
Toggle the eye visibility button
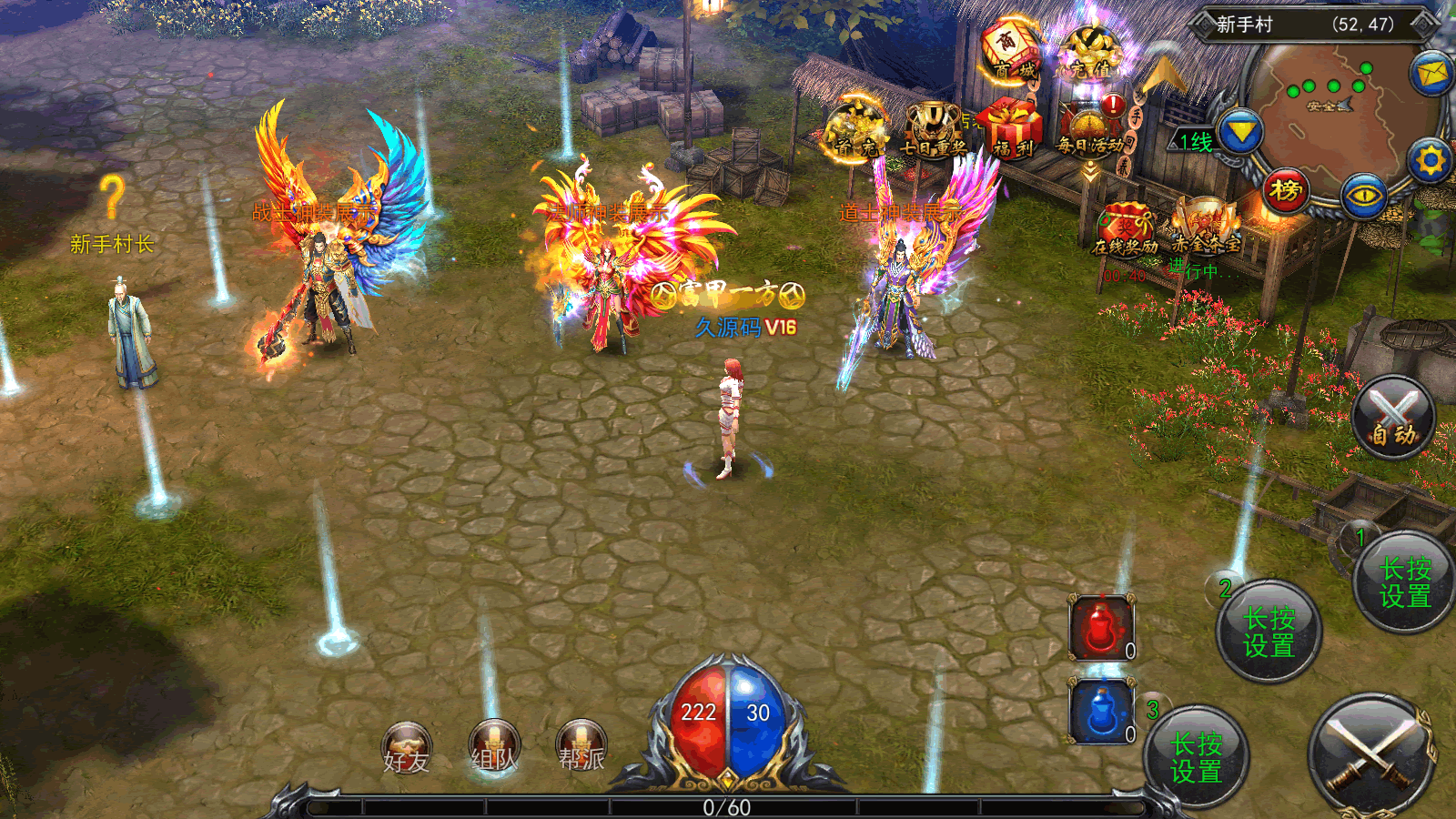pos(1364,195)
